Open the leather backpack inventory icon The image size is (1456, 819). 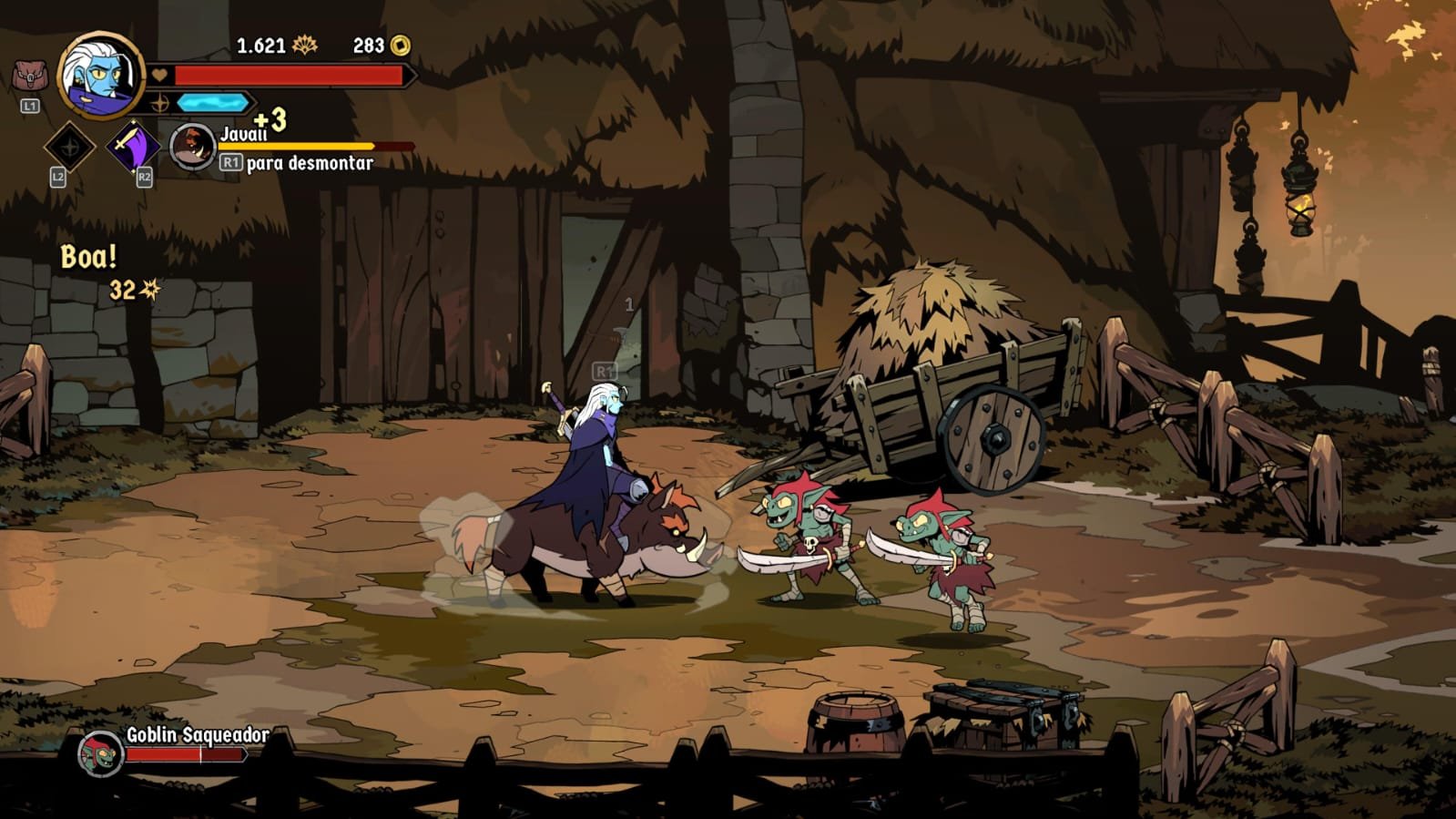pyautogui.click(x=29, y=76)
